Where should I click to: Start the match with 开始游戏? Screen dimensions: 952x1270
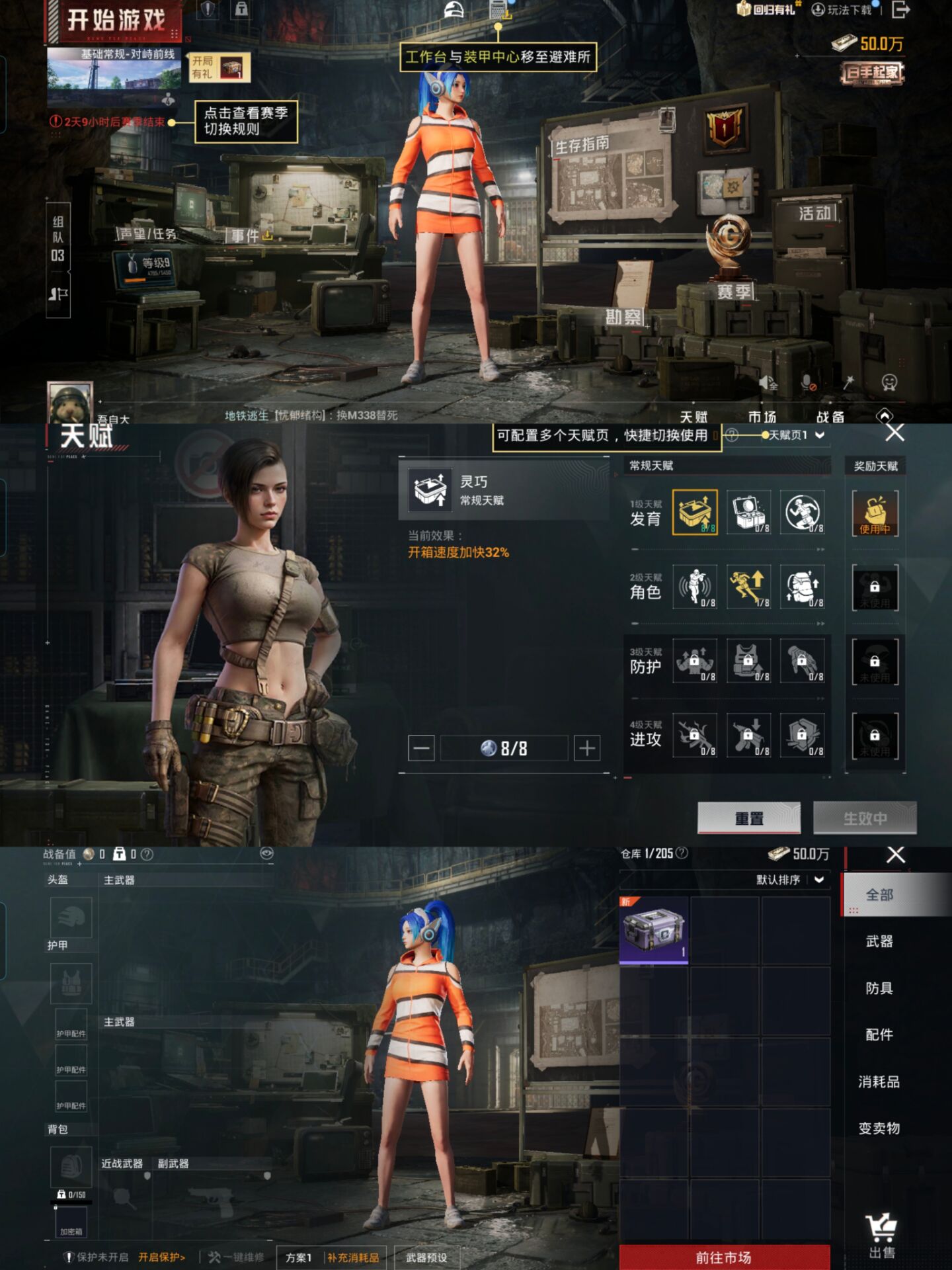(116, 21)
